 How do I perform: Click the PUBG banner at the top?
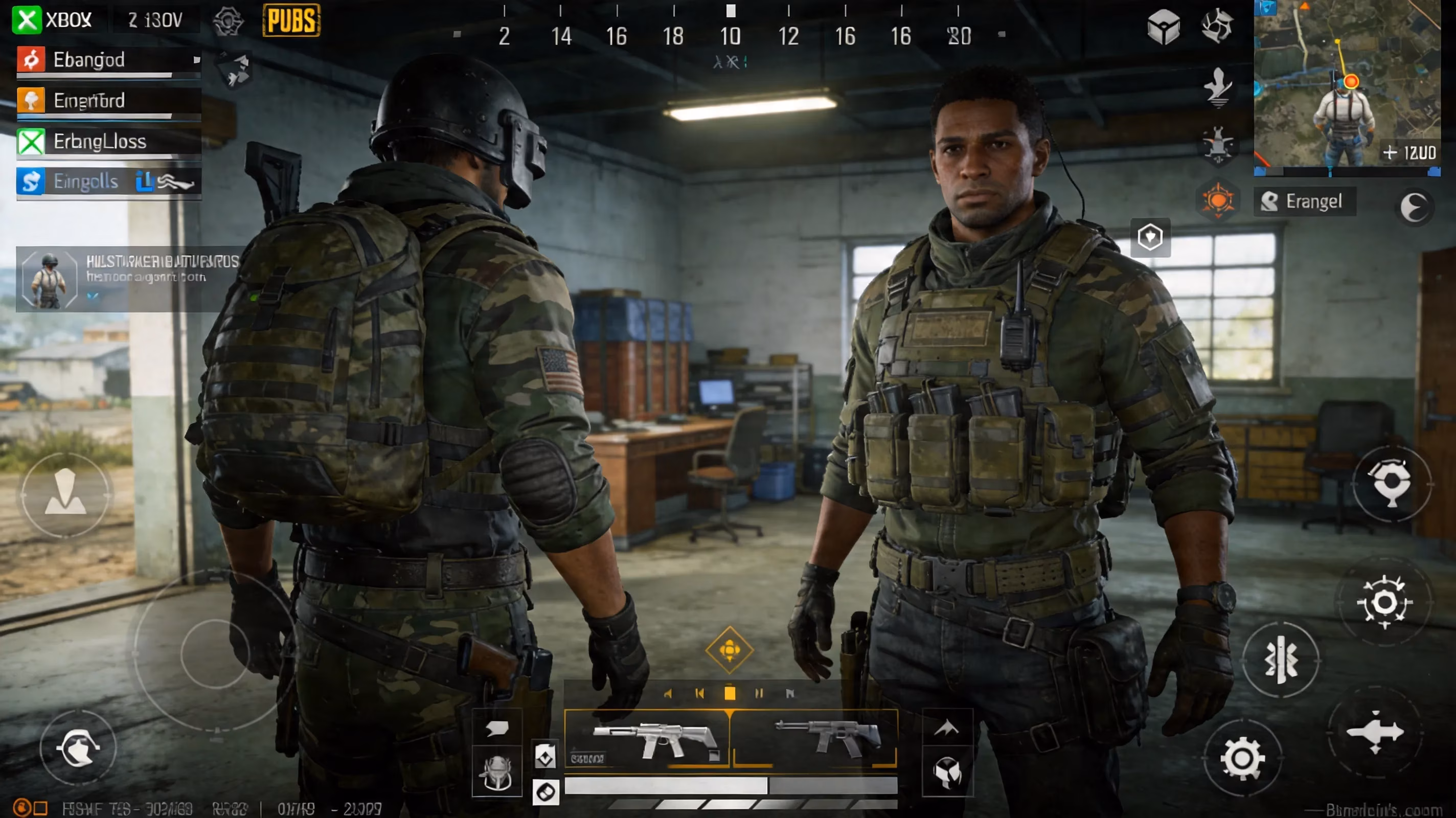click(290, 21)
